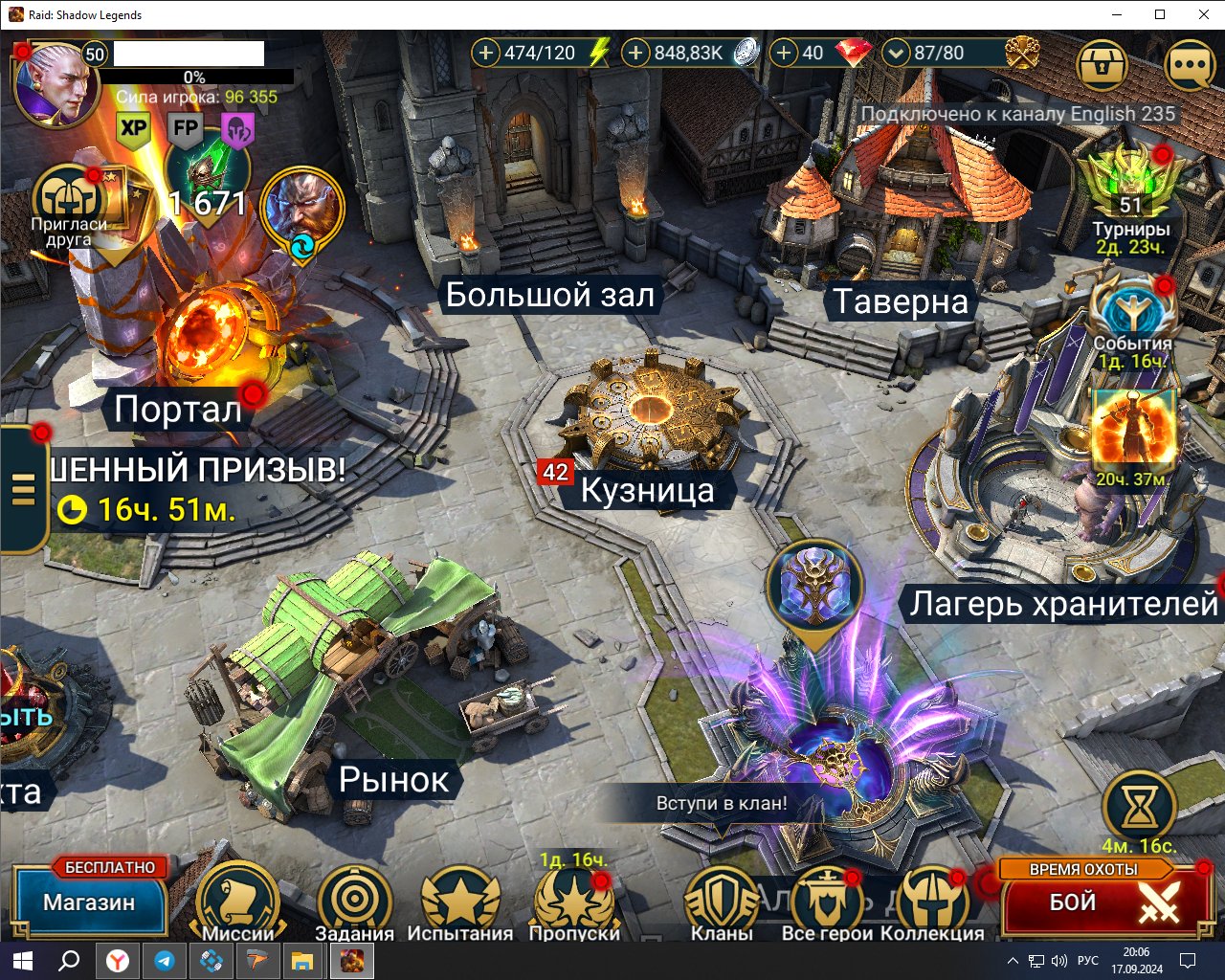Open the hourglass timer icon
Image resolution: width=1225 pixels, height=980 pixels.
click(1139, 809)
